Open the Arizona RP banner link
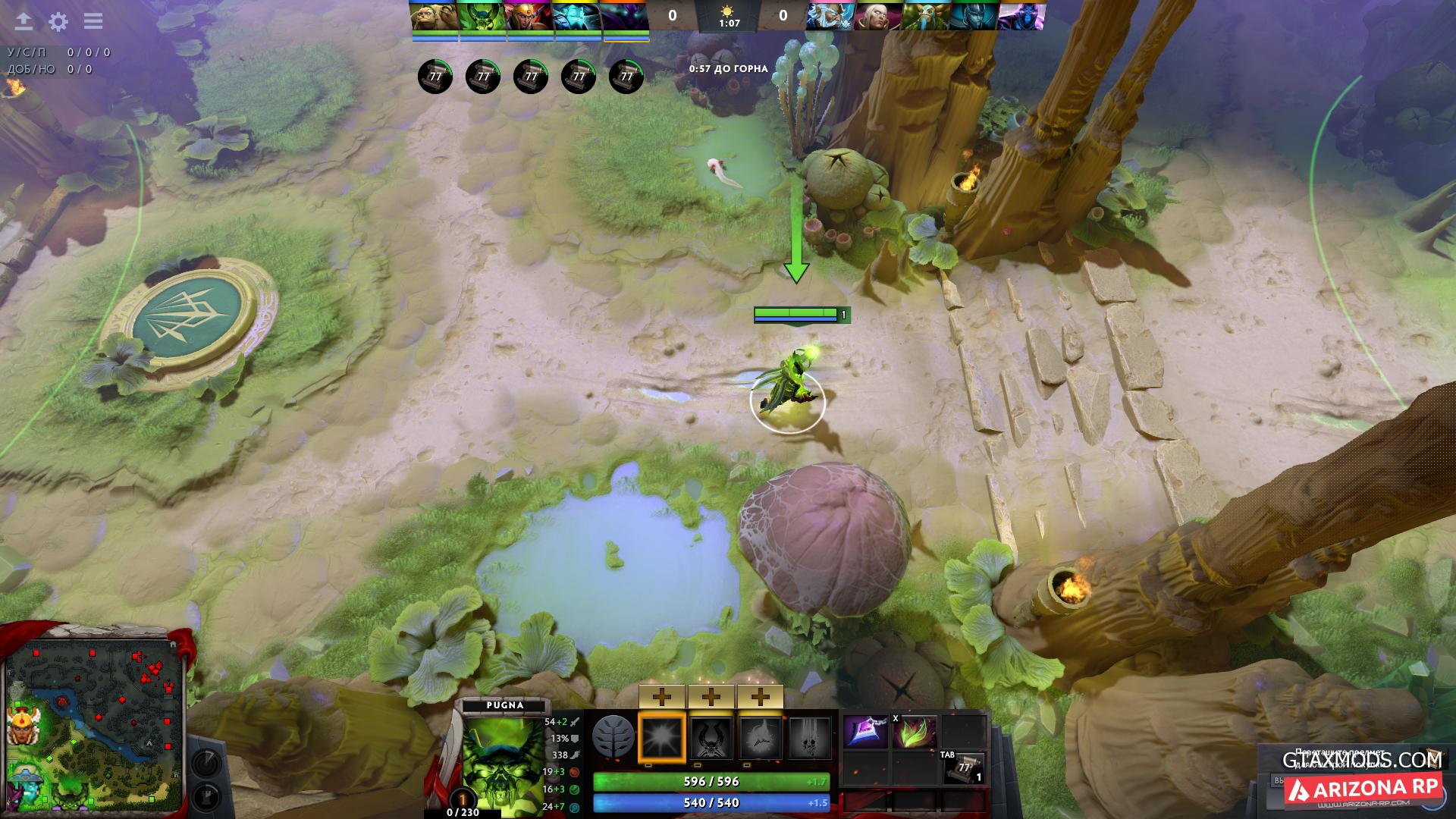The height and width of the screenshot is (819, 1456). pos(1362,789)
